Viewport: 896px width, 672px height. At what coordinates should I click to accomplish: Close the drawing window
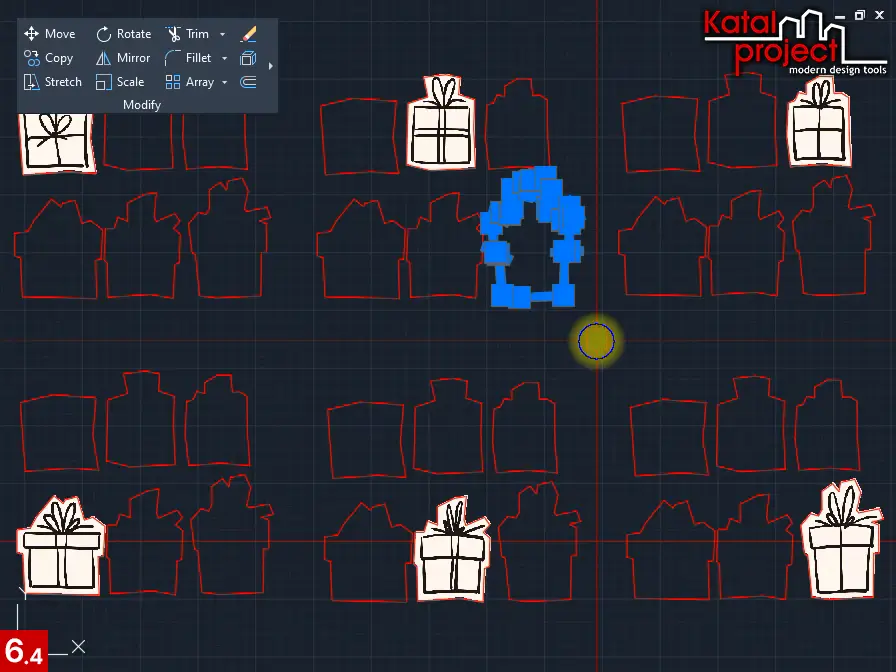[x=879, y=16]
